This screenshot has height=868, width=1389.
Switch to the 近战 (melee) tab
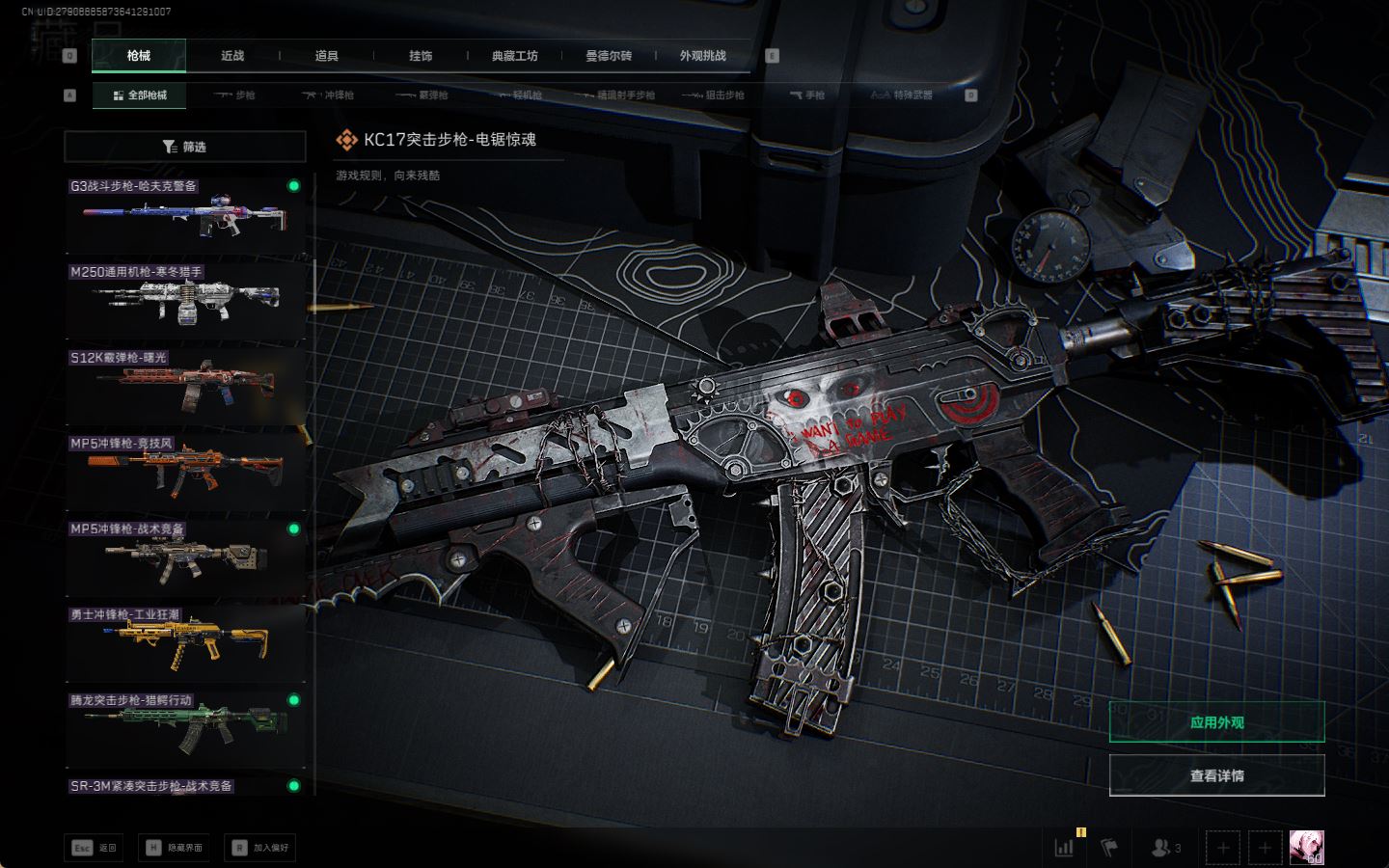pyautogui.click(x=232, y=56)
